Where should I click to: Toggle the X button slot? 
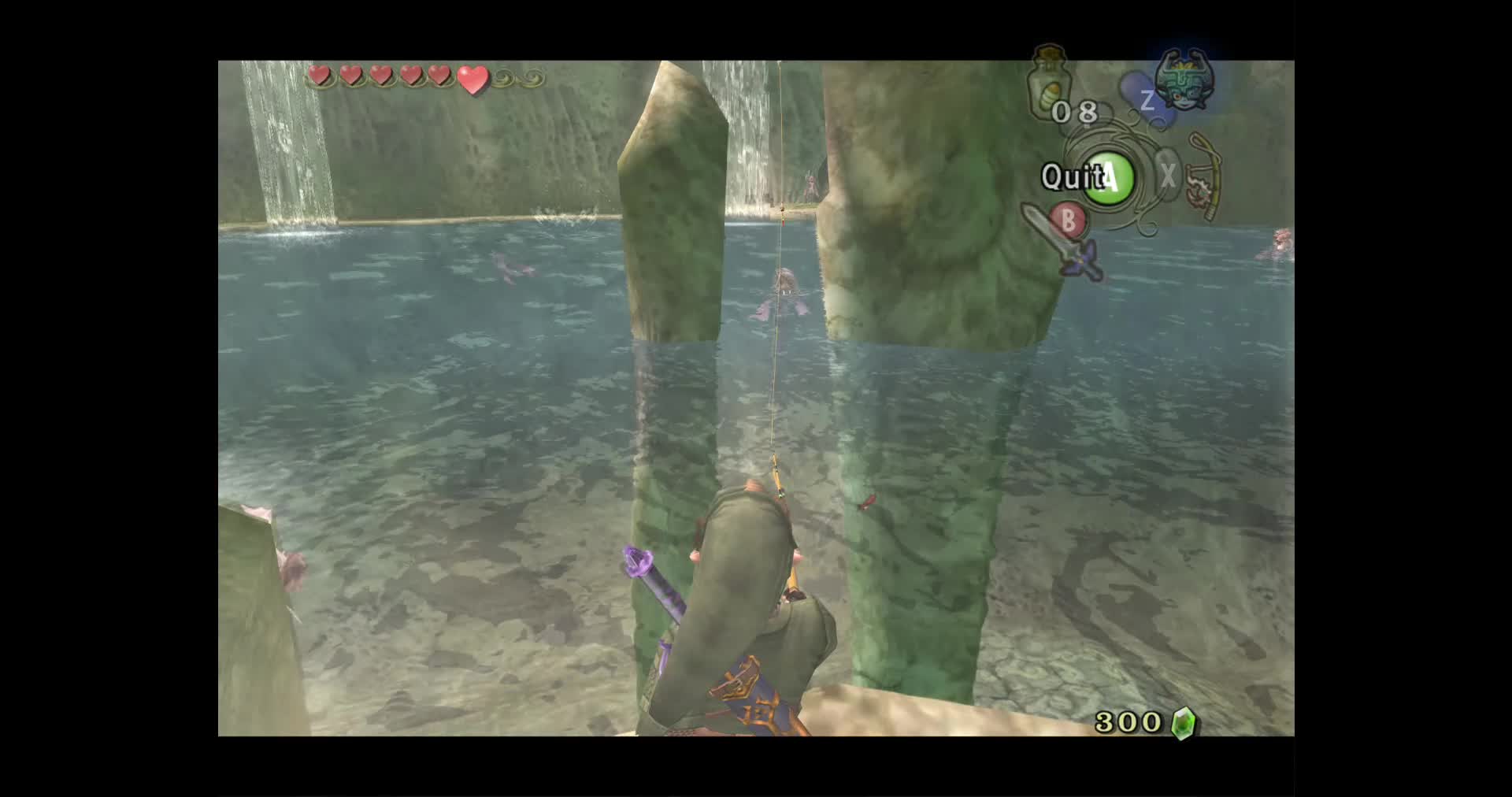click(1169, 175)
